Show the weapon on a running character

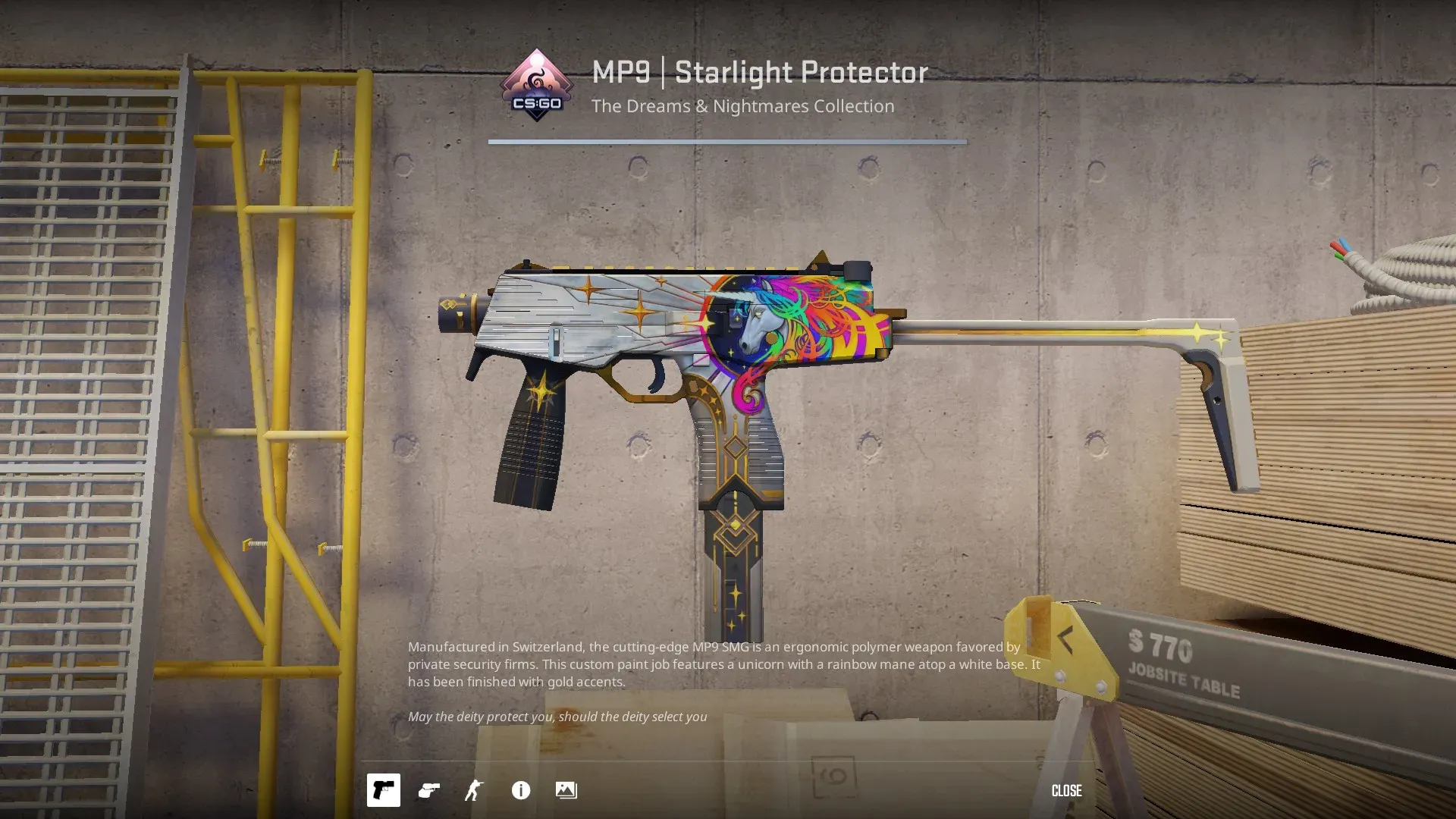pyautogui.click(x=474, y=790)
